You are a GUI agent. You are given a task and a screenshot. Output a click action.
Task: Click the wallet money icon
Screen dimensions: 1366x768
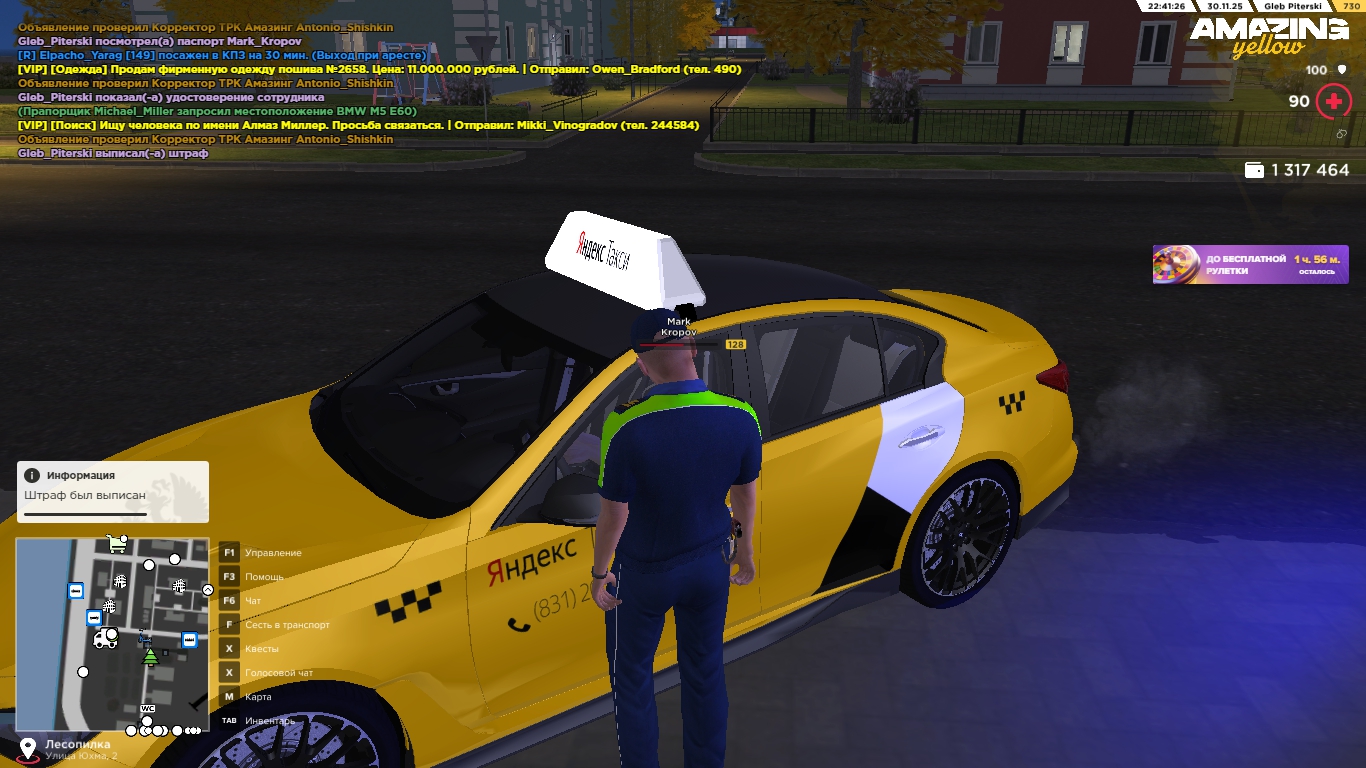point(1253,171)
